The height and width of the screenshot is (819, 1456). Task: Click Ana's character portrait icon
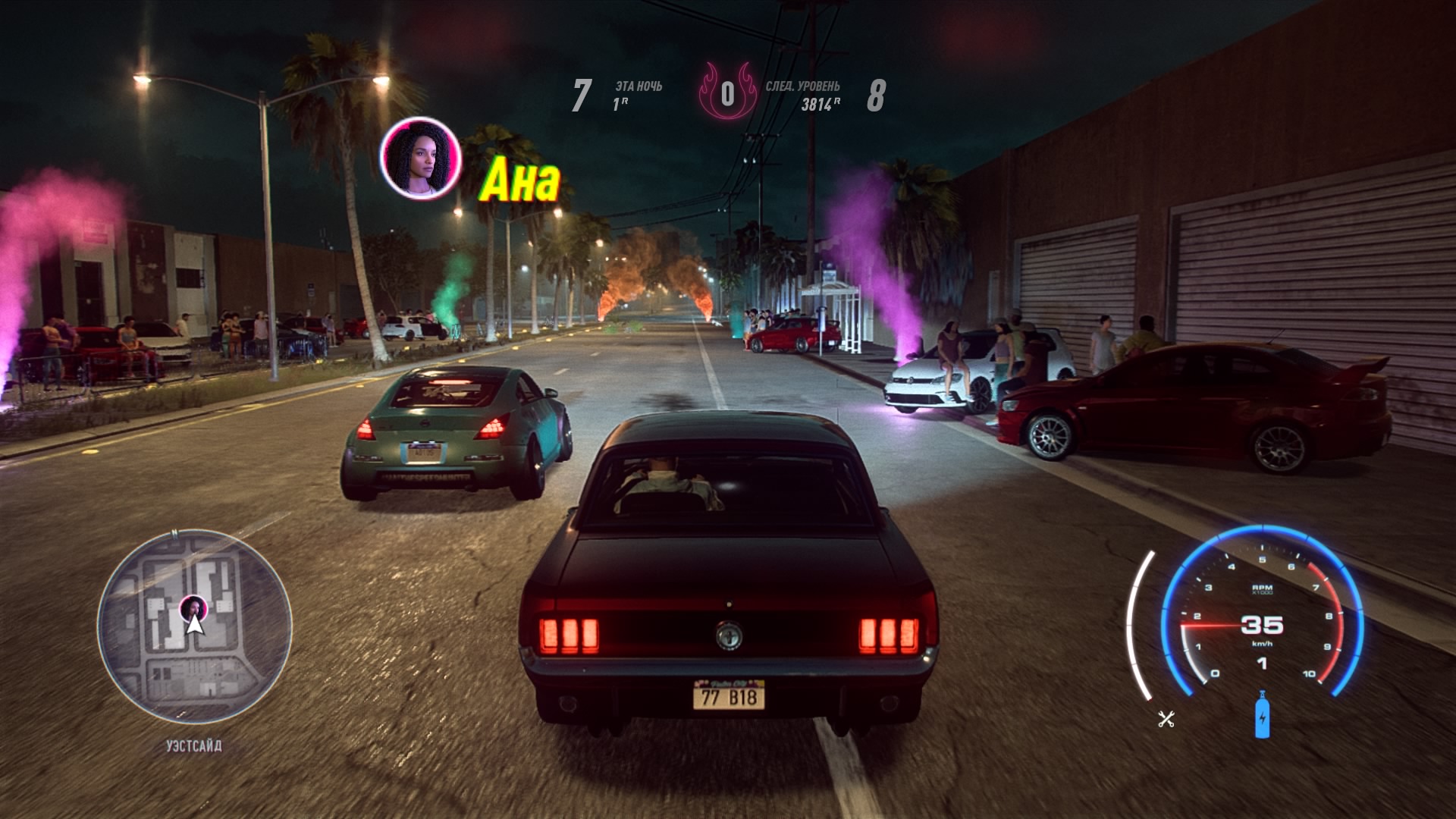pyautogui.click(x=421, y=159)
